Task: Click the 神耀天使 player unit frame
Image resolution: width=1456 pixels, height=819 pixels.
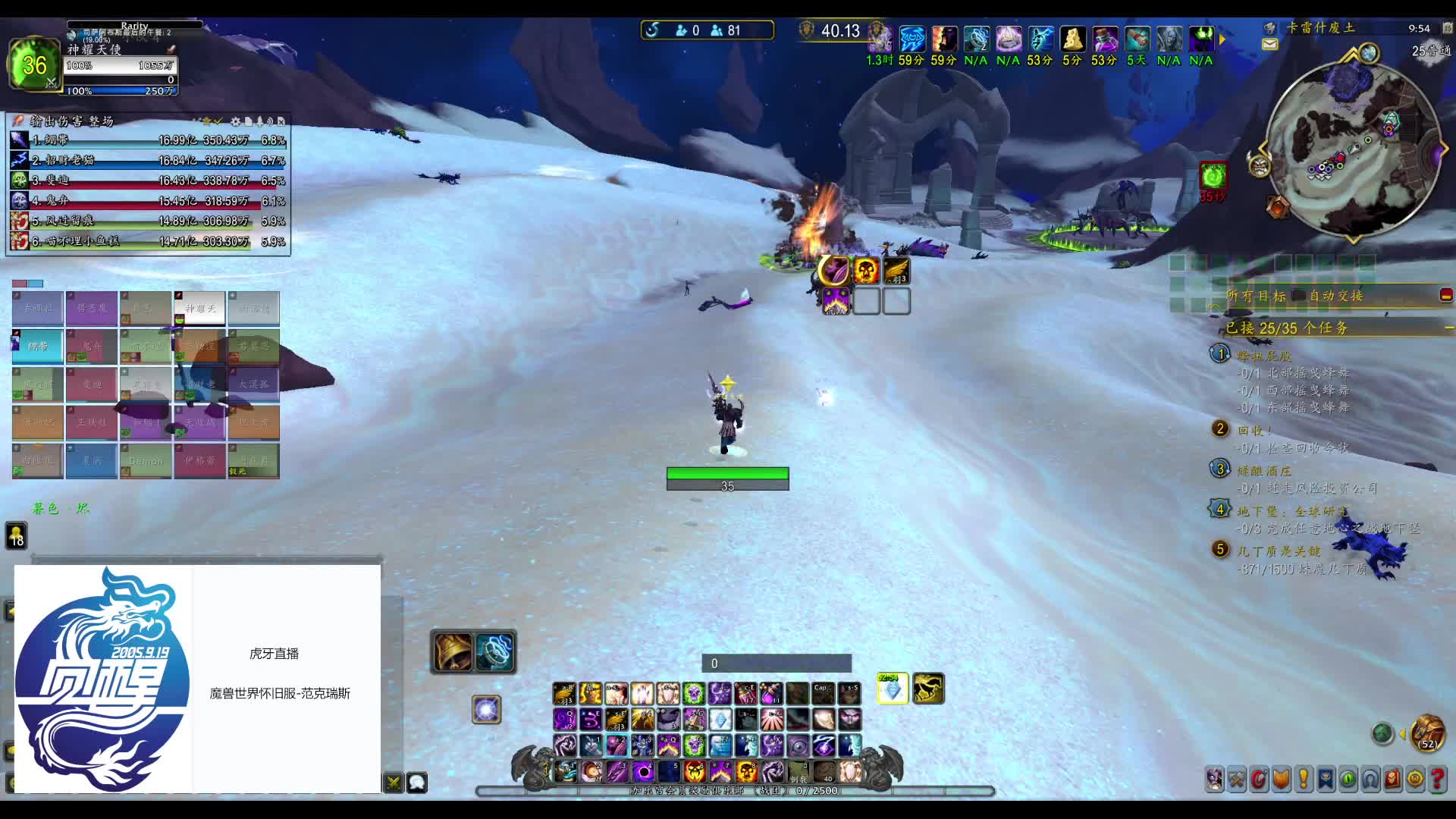Action: 121,65
